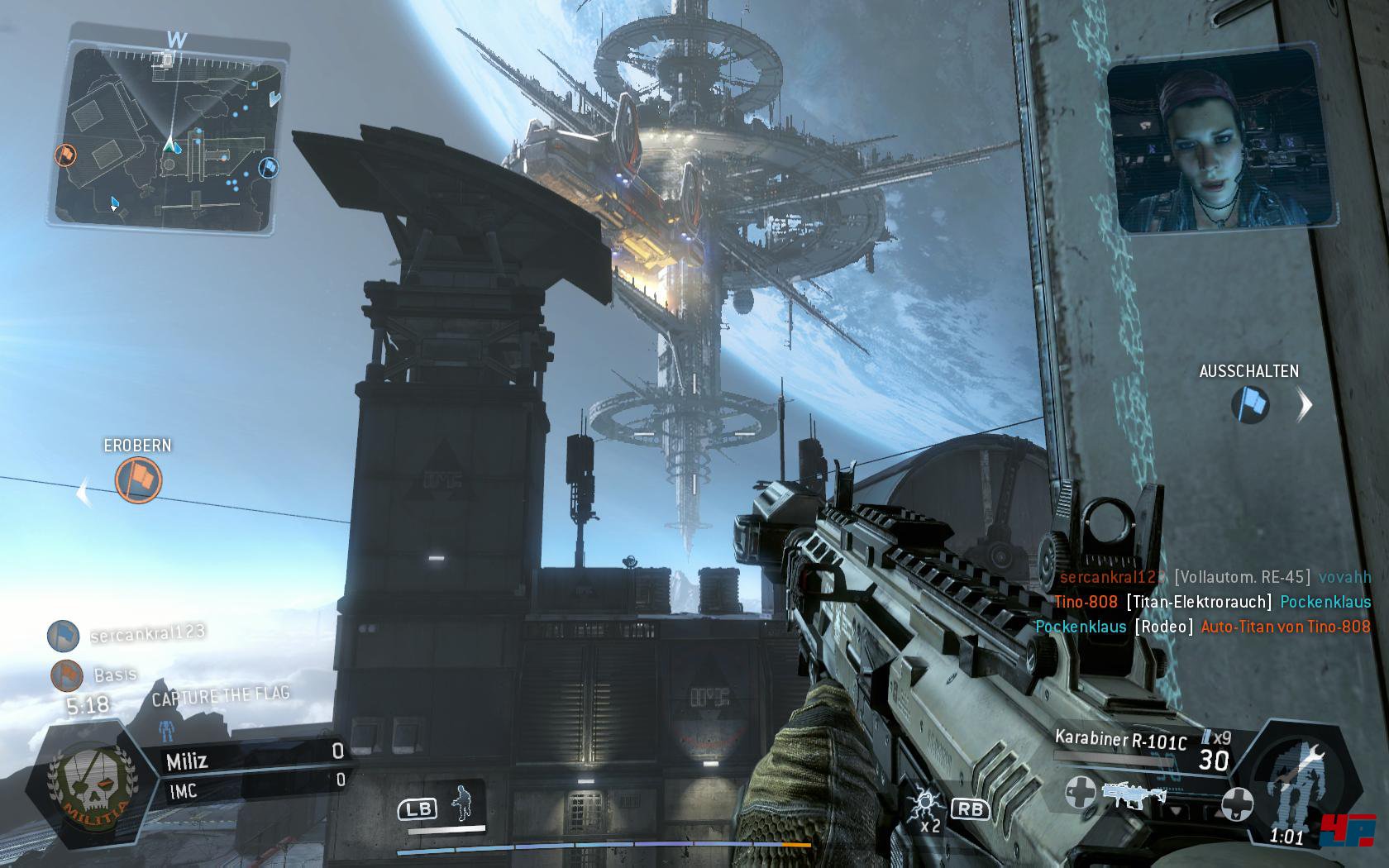This screenshot has width=1389, height=868.
Task: Click the NPC video comm portrait
Action: [x=1211, y=139]
